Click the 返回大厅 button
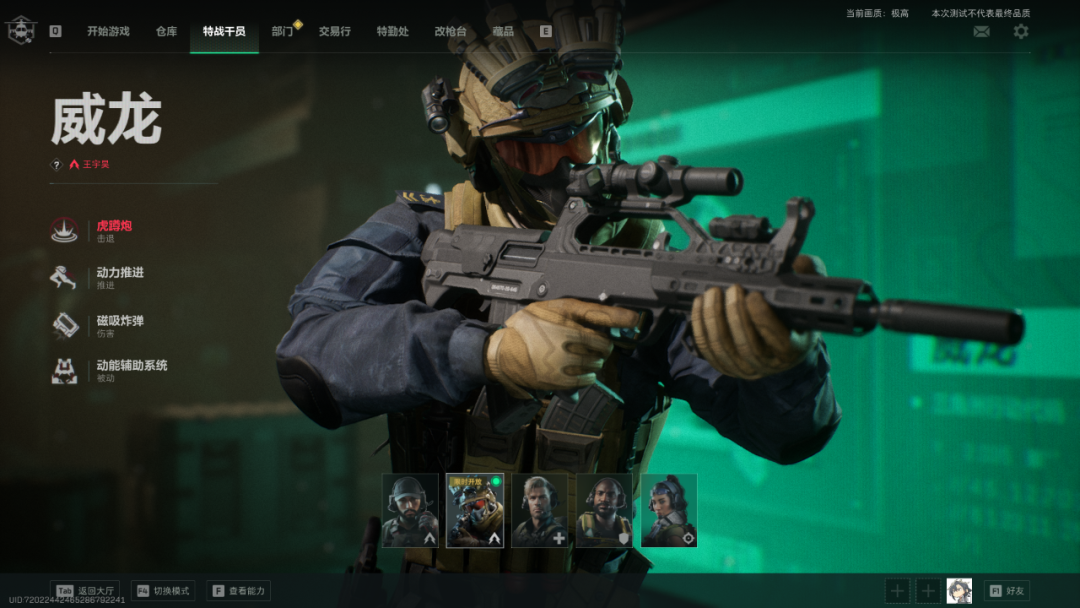 point(86,591)
